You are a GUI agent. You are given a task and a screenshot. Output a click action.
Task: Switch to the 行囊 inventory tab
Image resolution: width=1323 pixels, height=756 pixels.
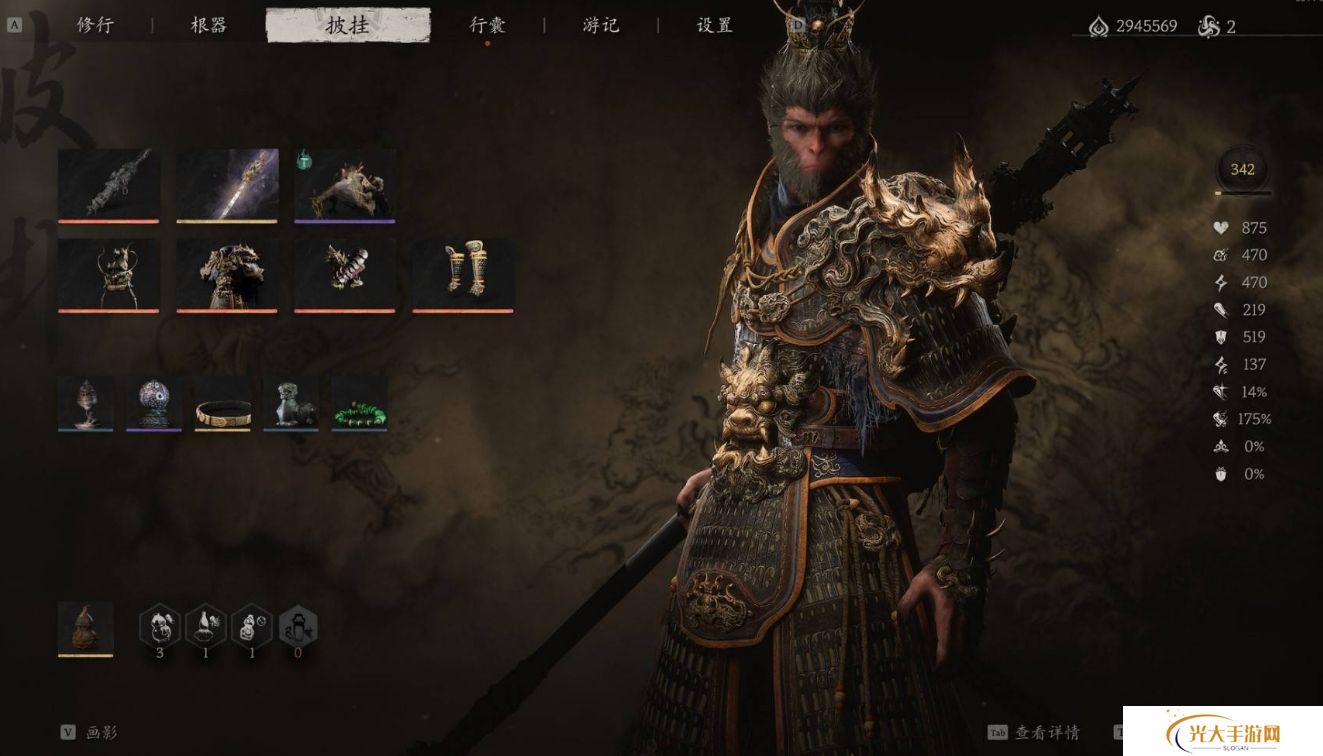coord(488,26)
